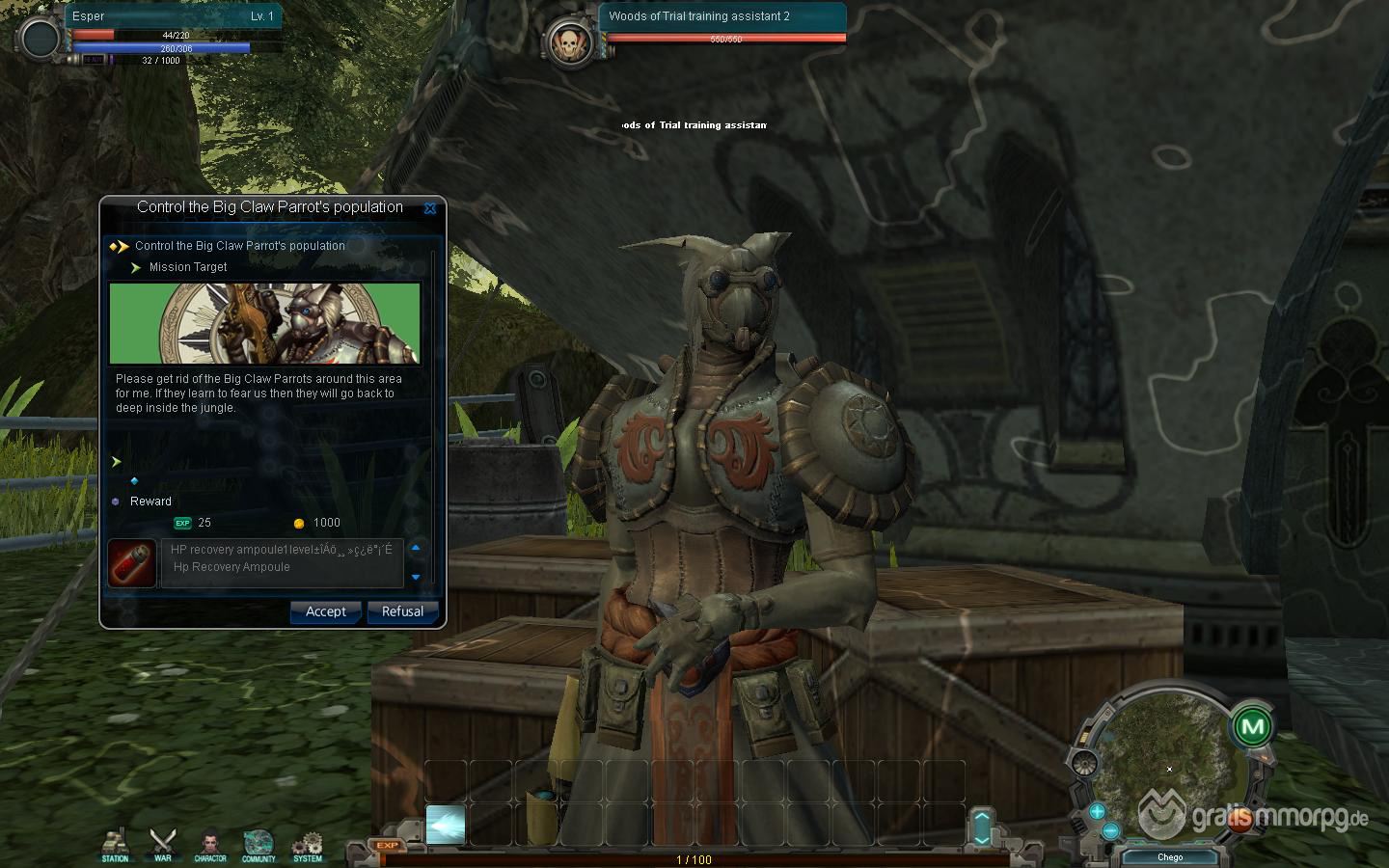Click the reward list's down arrow
Screen dimensions: 1389x868
(416, 578)
